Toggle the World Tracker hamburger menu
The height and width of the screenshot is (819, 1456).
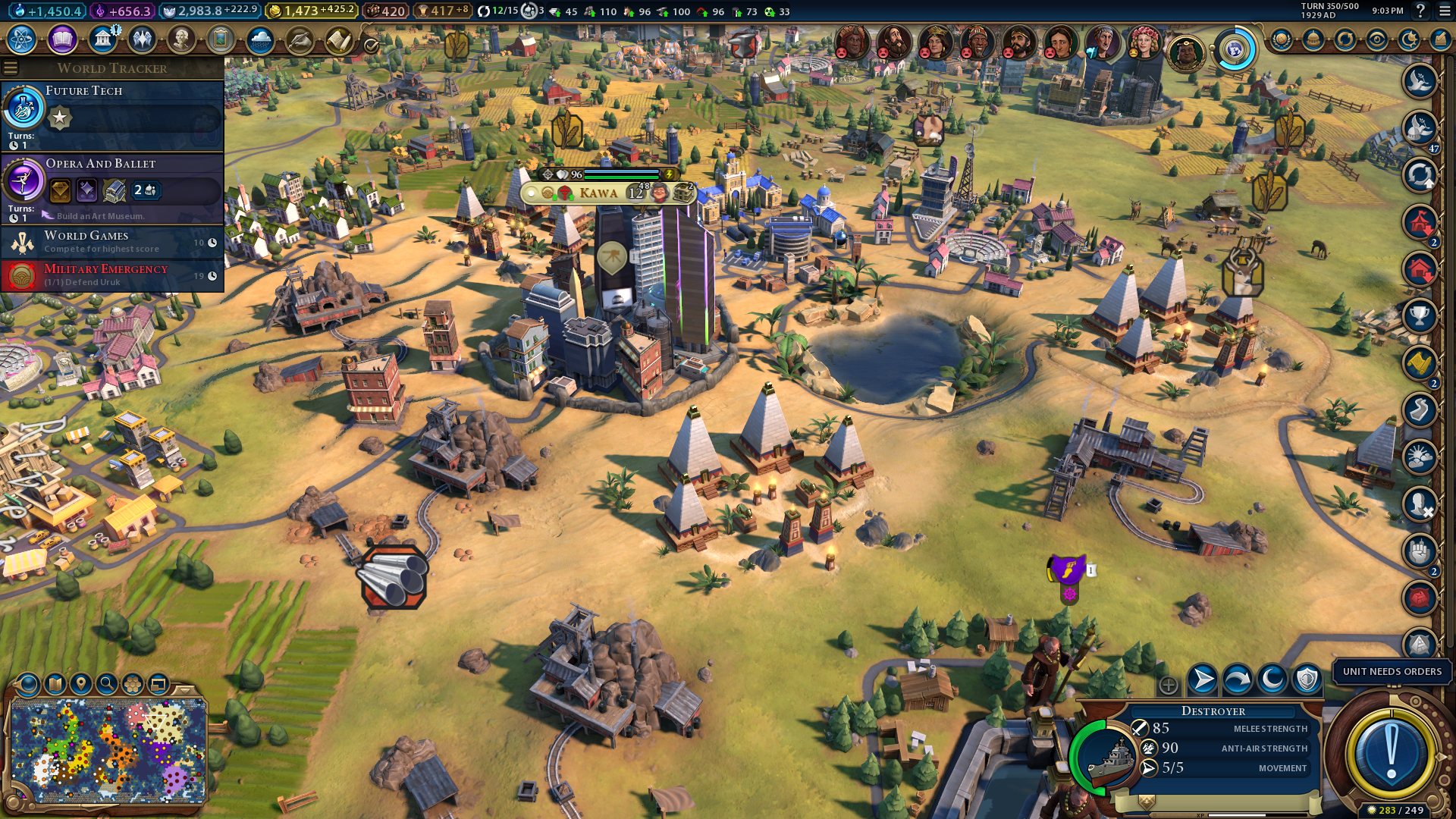11,68
